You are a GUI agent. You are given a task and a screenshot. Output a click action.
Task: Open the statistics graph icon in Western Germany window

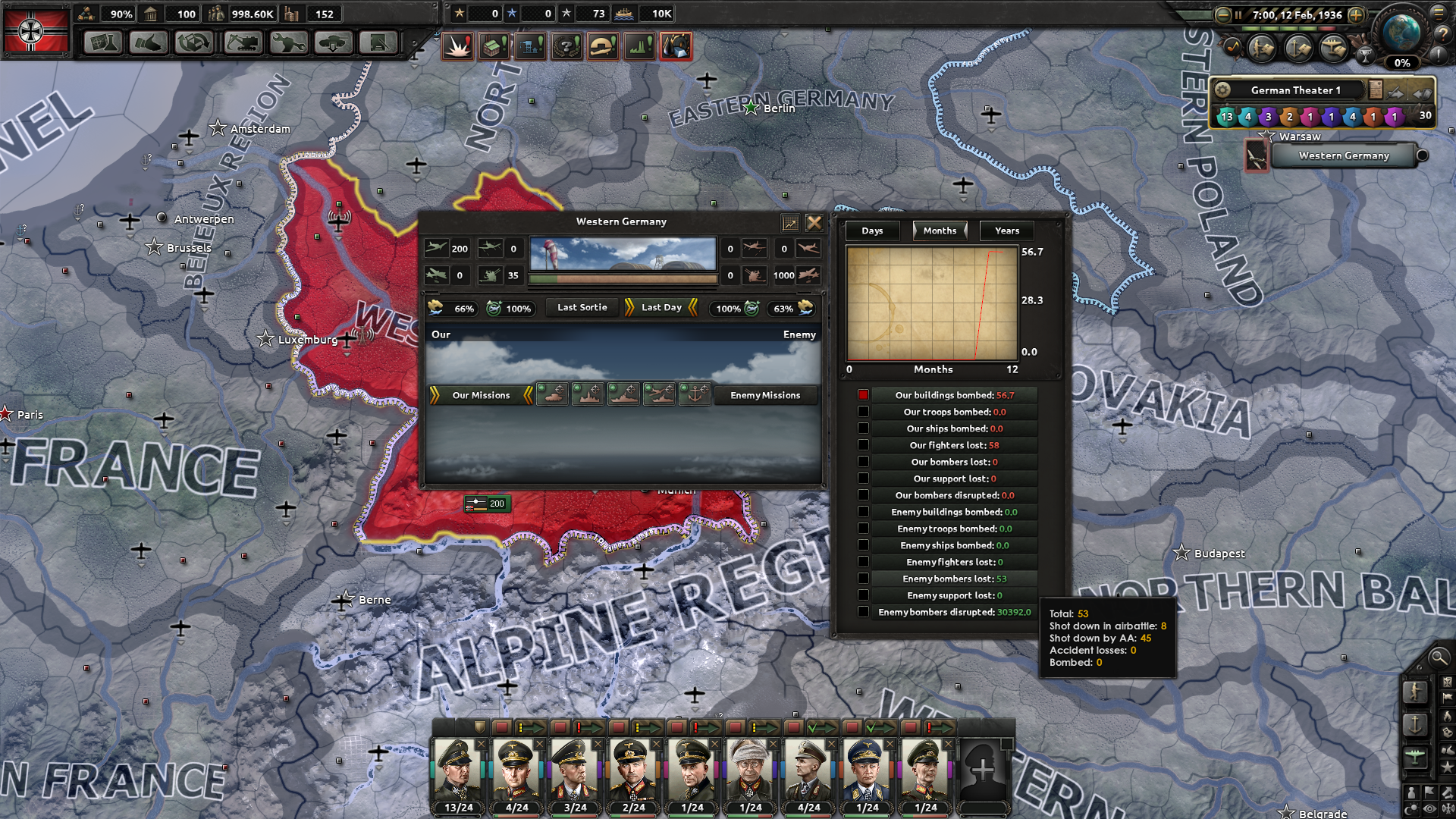pyautogui.click(x=791, y=222)
